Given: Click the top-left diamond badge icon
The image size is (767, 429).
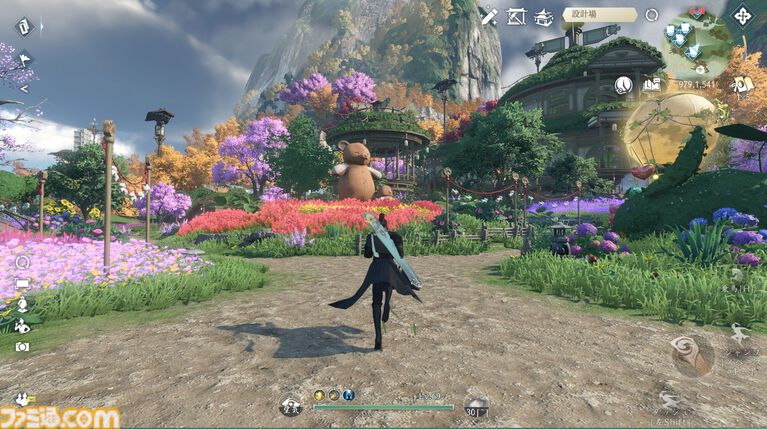Looking at the screenshot, I should pyautogui.click(x=22, y=25).
